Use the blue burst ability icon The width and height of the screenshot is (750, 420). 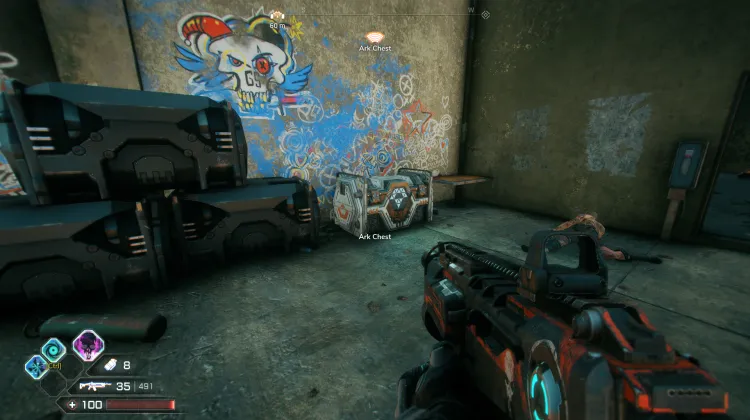[36, 366]
